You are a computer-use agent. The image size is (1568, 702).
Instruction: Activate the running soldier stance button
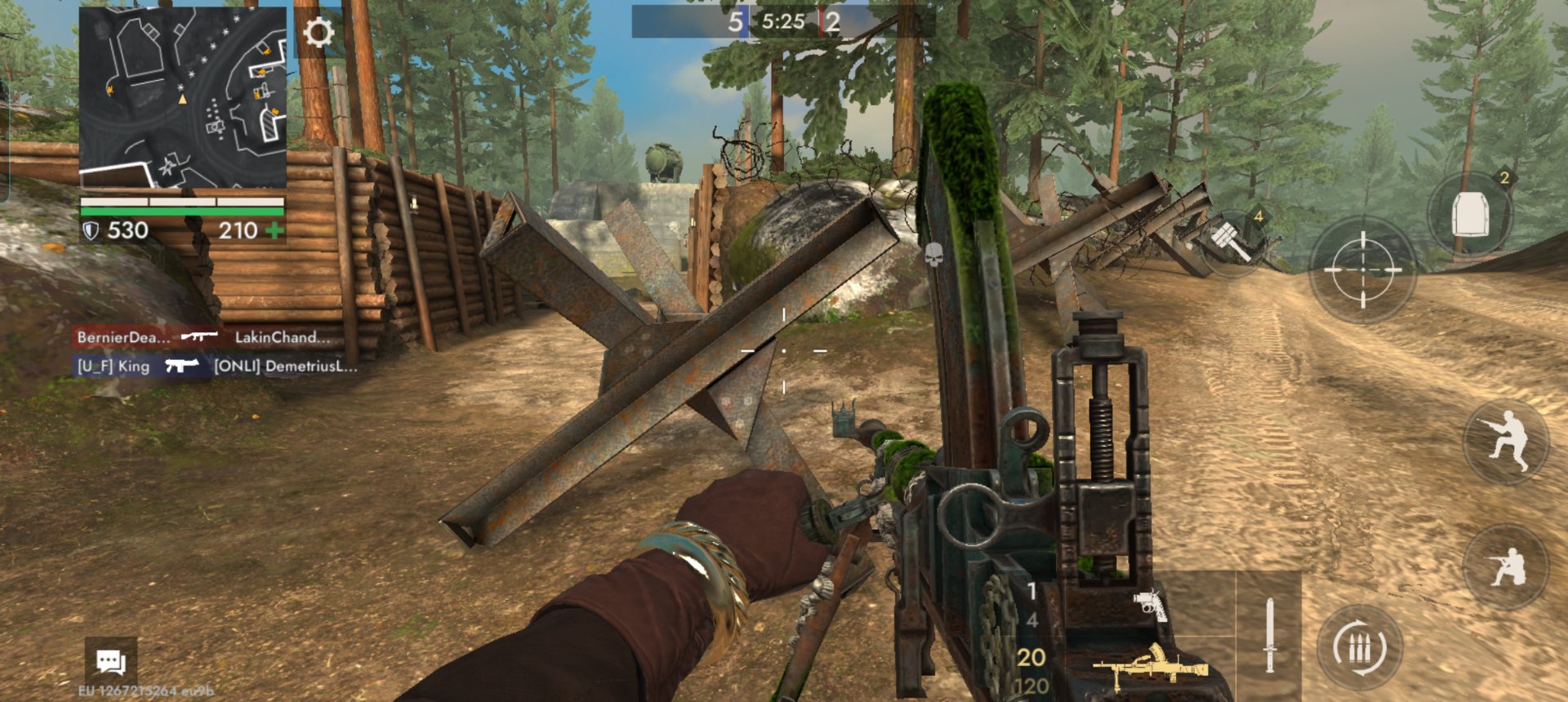[x=1507, y=441]
